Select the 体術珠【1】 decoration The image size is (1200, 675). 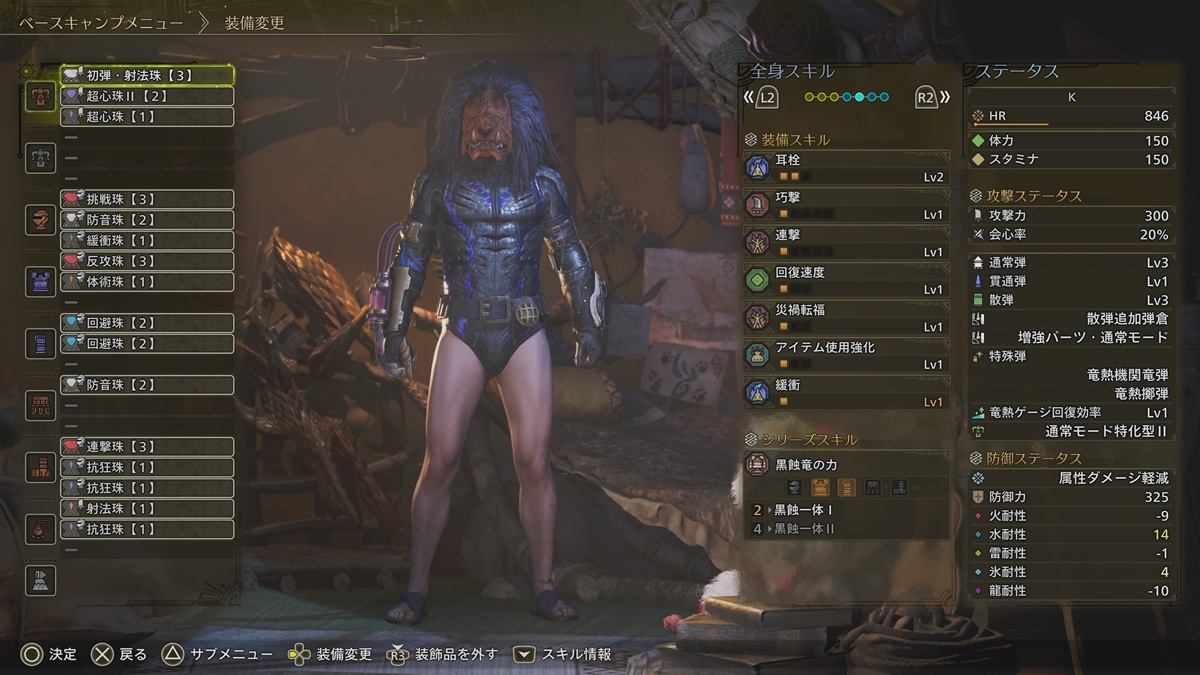pos(147,282)
